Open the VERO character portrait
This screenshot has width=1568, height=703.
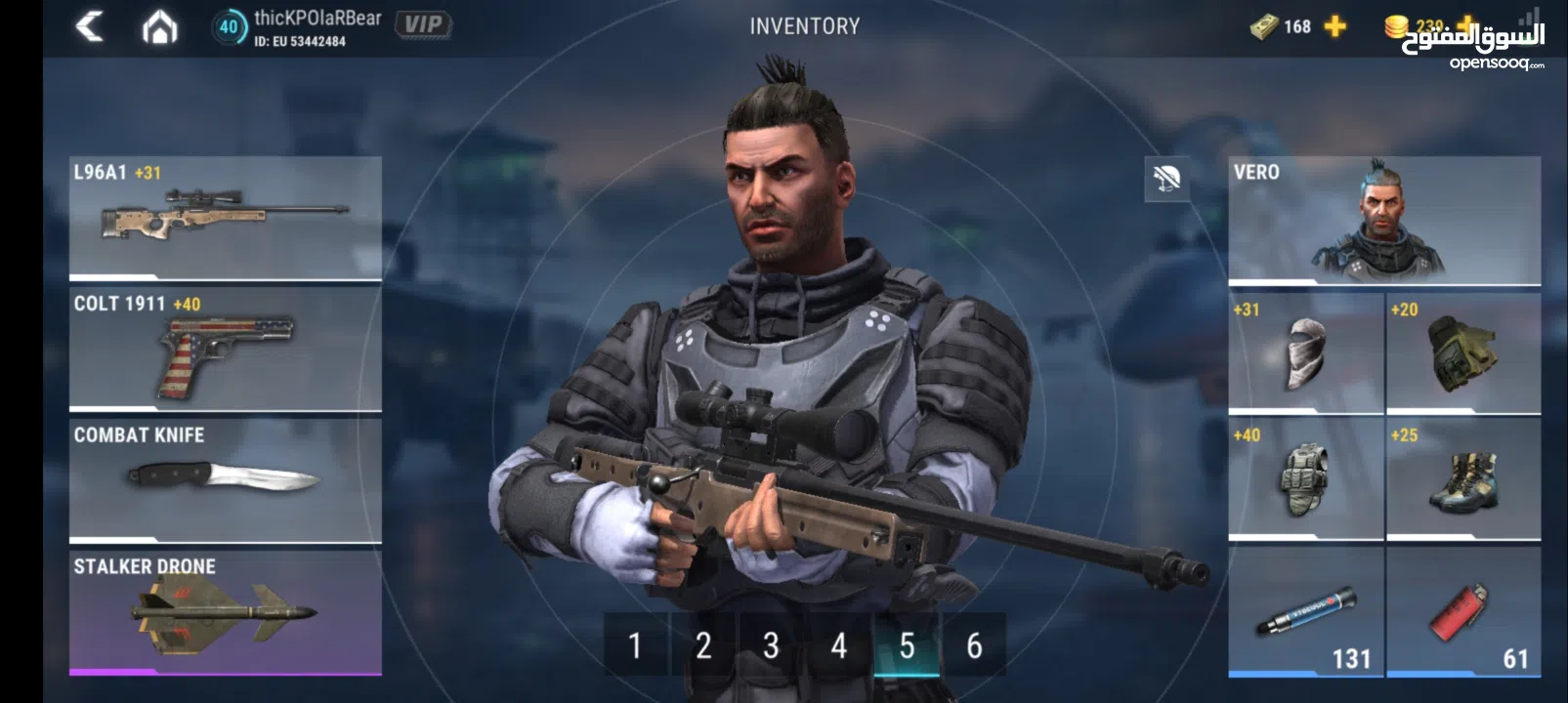pyautogui.click(x=1387, y=220)
